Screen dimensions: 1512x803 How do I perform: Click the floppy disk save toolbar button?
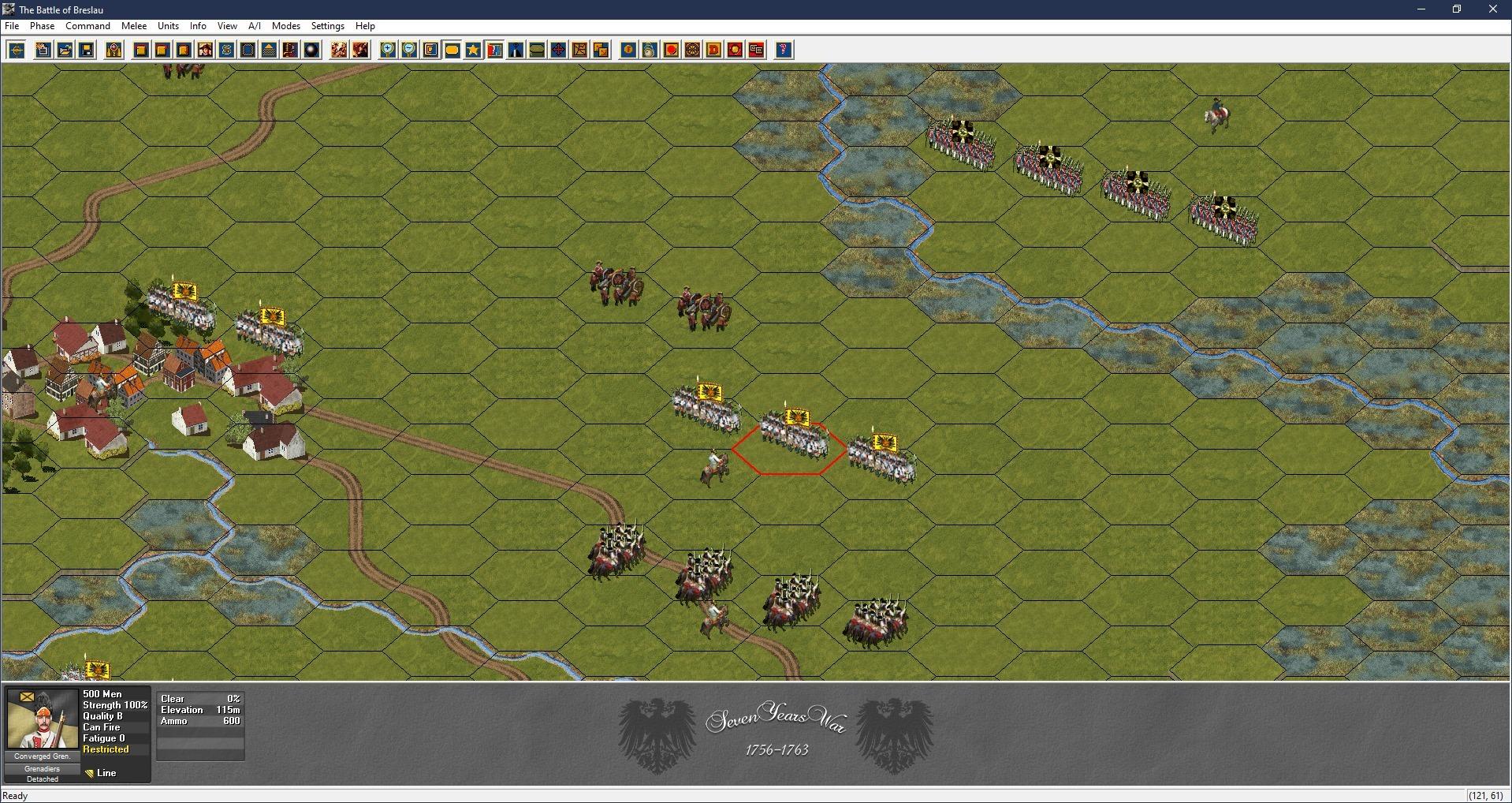click(87, 50)
